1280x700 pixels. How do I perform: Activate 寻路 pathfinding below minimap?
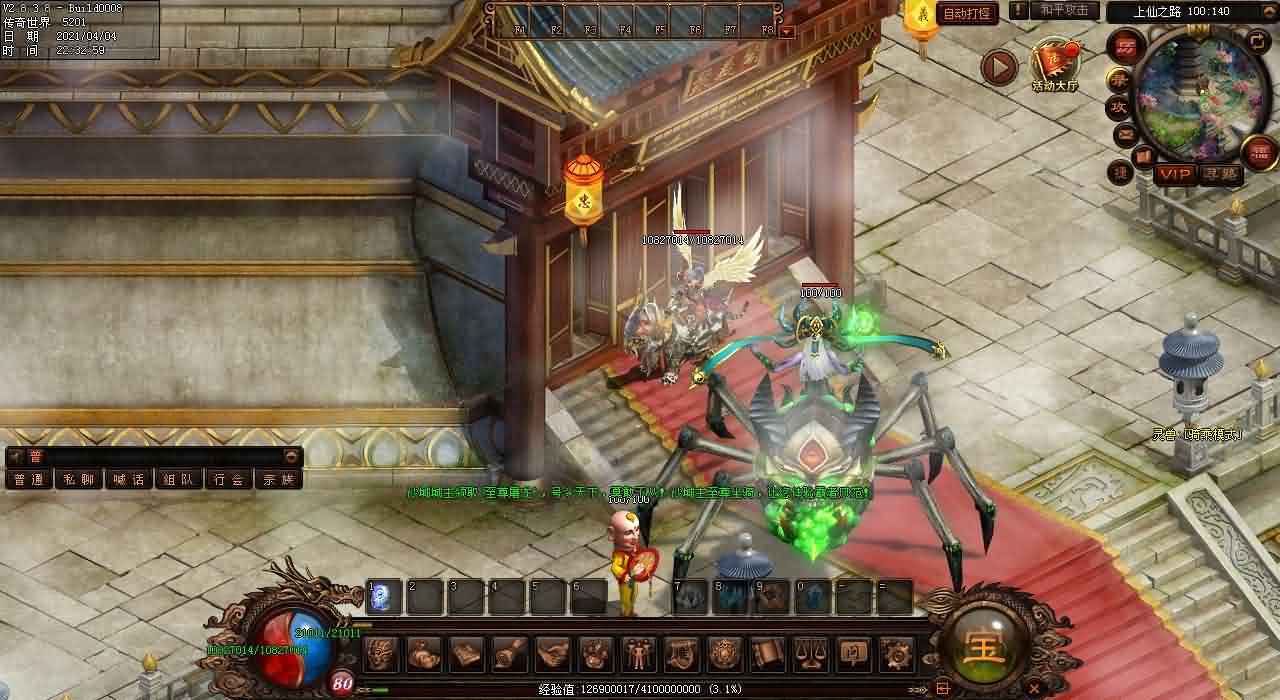click(x=1219, y=174)
